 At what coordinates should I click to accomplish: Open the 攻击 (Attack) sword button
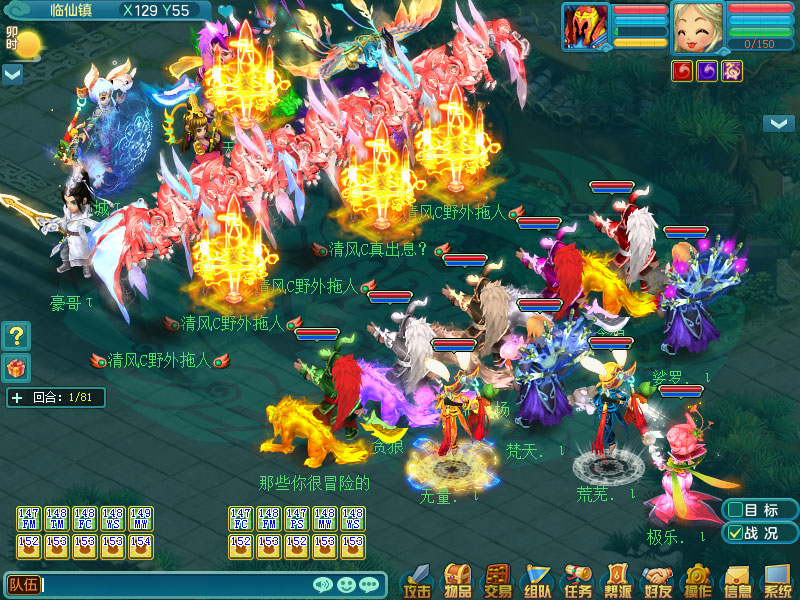coord(418,579)
